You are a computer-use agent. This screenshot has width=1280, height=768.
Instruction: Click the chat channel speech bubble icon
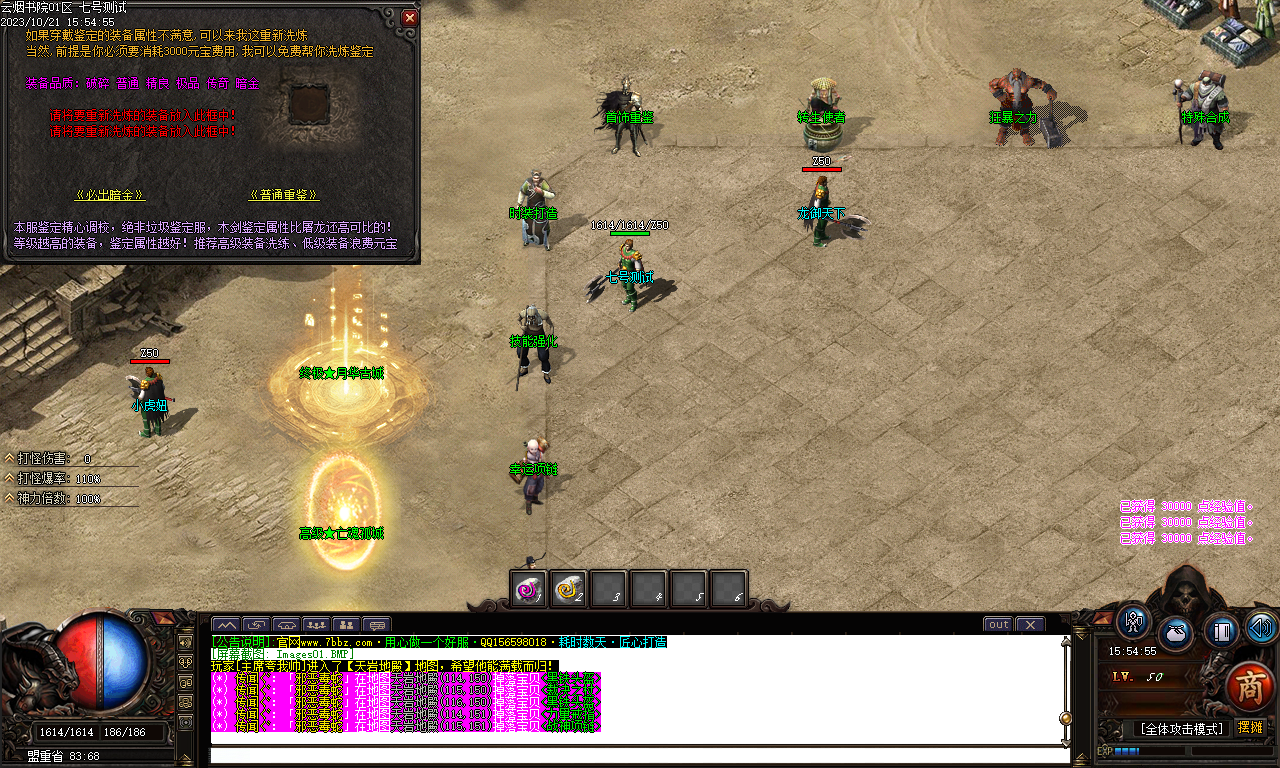tap(378, 625)
